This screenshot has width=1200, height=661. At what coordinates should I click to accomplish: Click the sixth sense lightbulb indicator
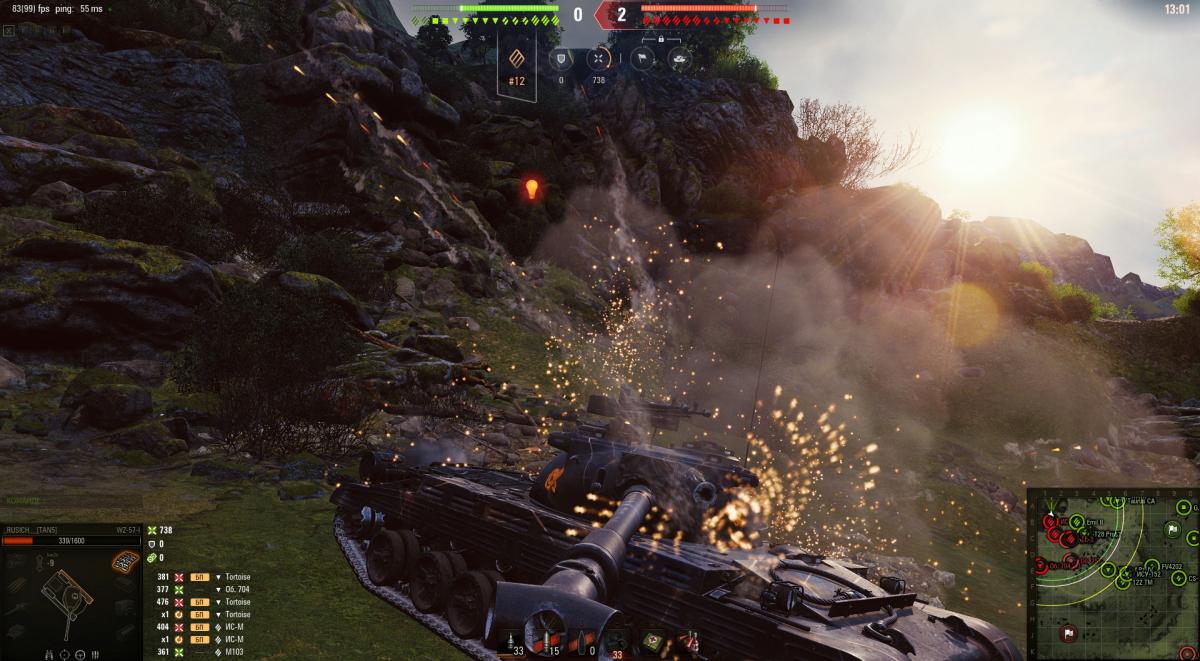531,188
